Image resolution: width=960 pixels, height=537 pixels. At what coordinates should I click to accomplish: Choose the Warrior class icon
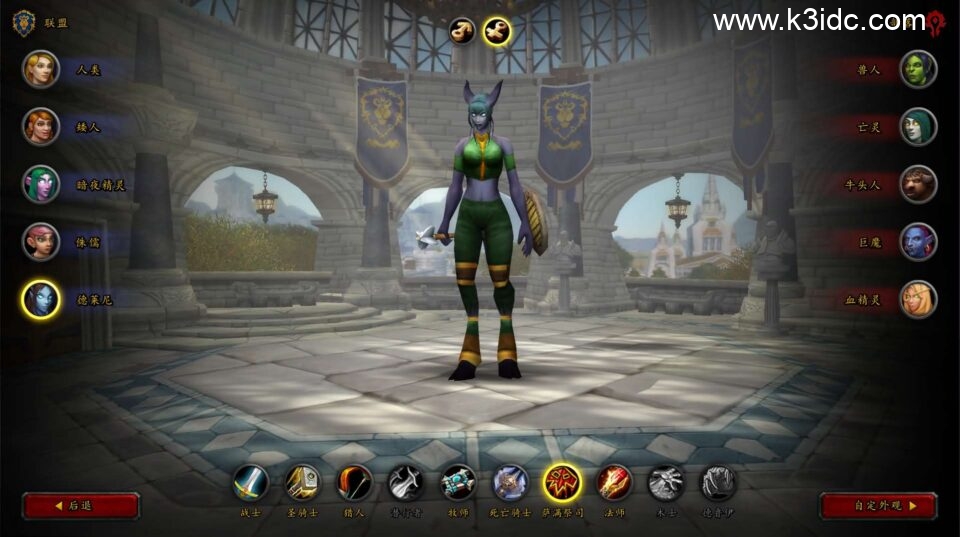click(x=251, y=483)
